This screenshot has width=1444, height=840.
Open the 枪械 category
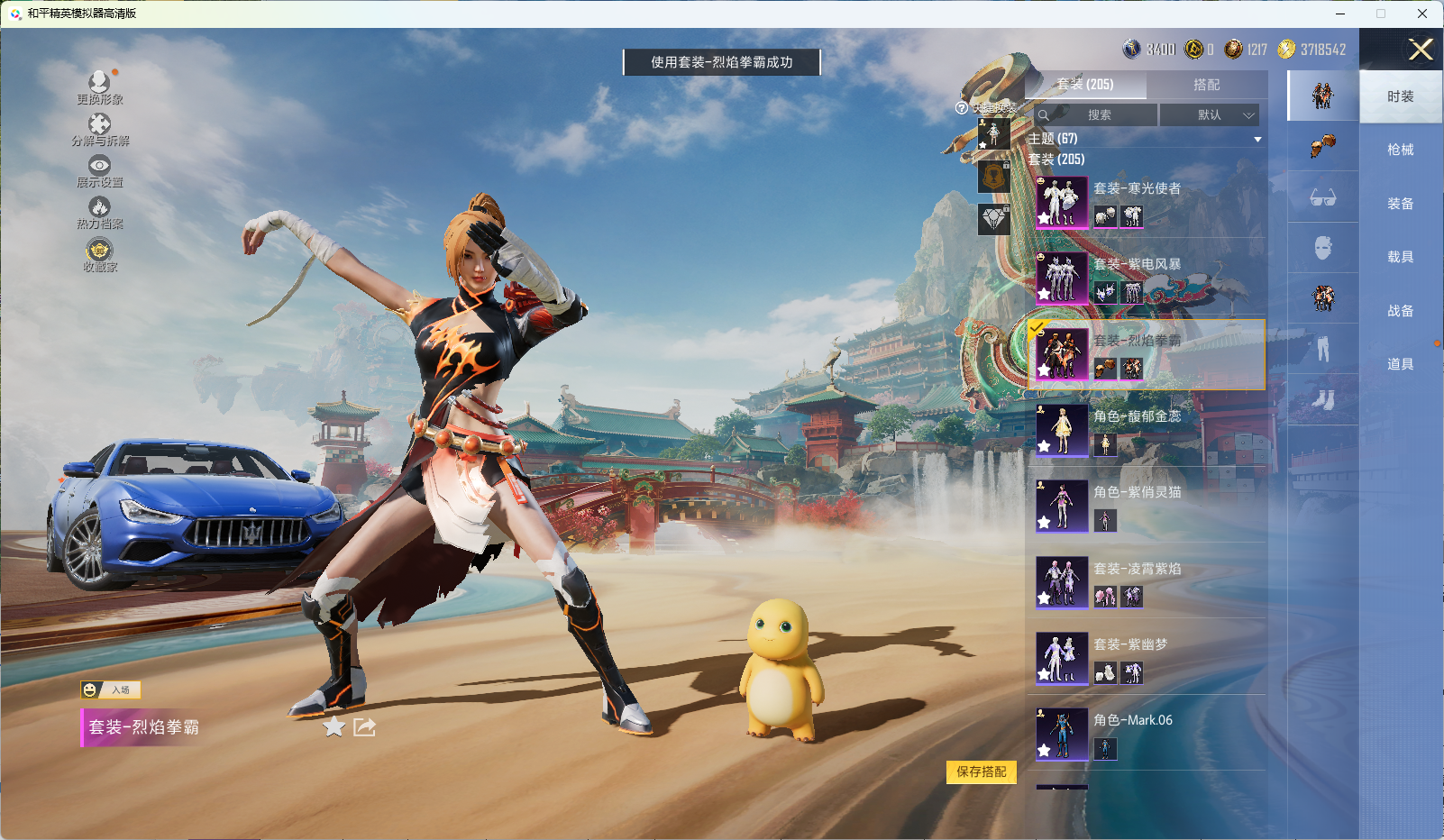tap(1400, 150)
